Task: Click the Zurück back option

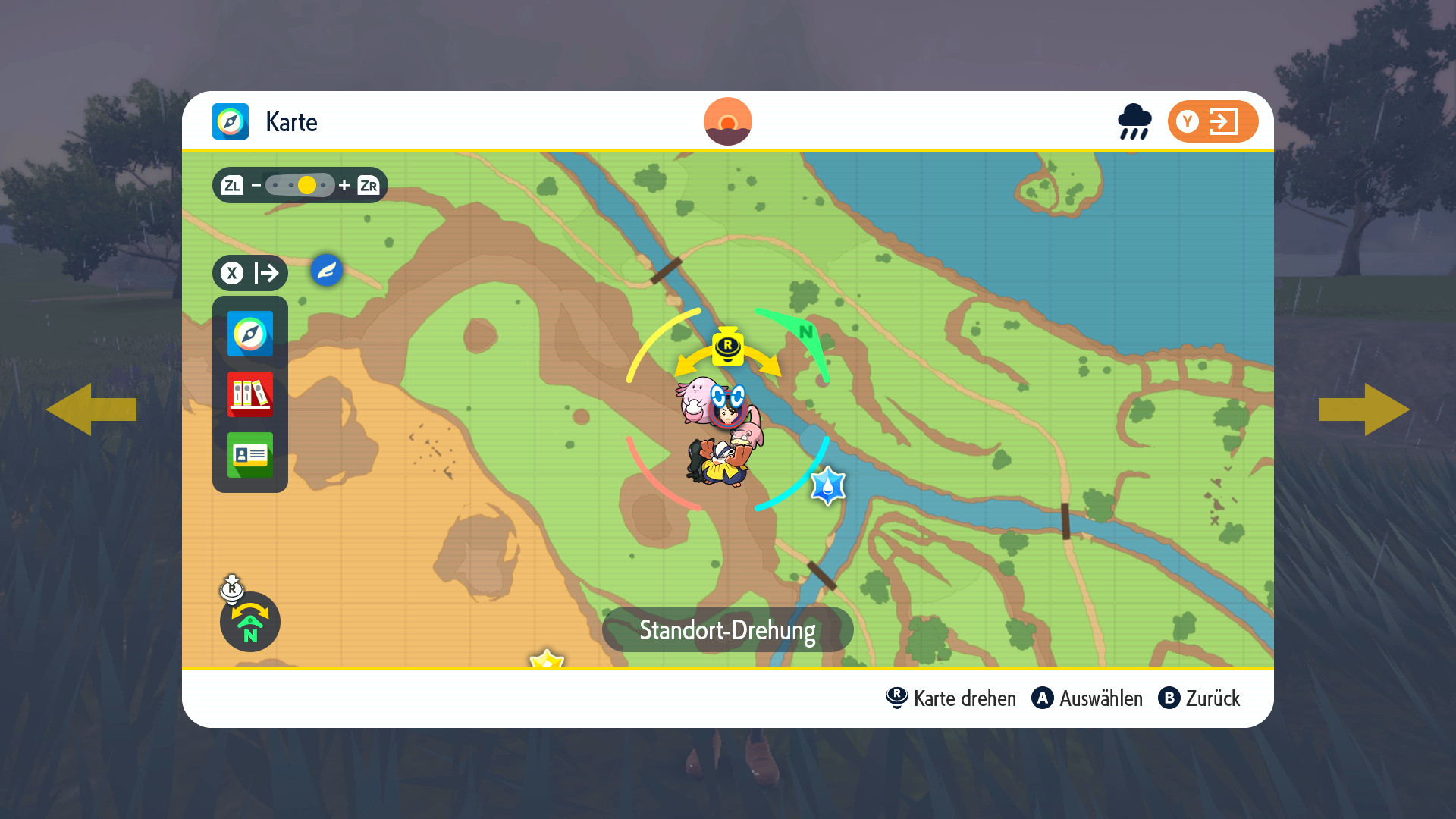Action: (1199, 698)
